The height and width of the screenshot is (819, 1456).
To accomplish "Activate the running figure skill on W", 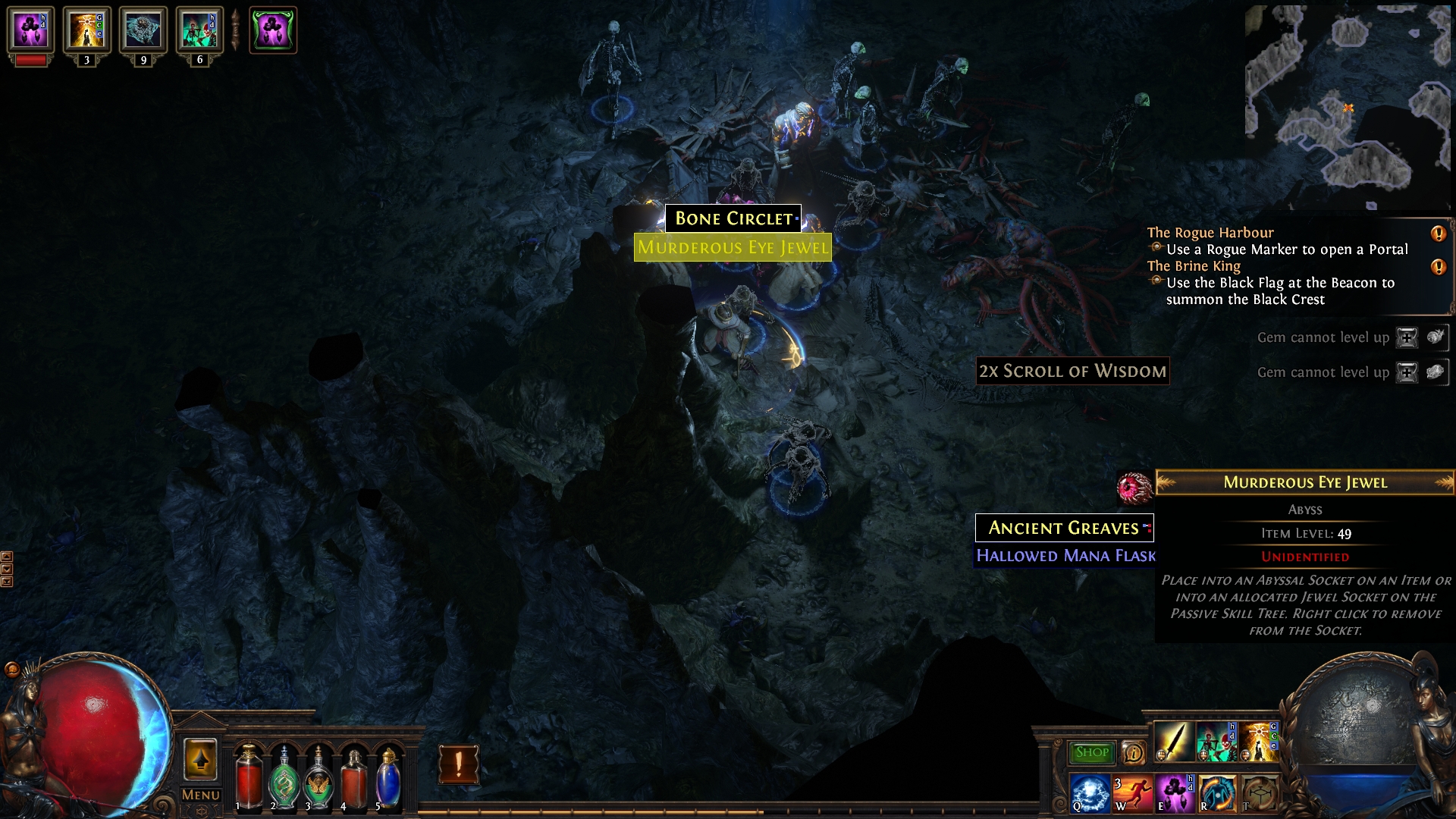I will (x=1131, y=792).
